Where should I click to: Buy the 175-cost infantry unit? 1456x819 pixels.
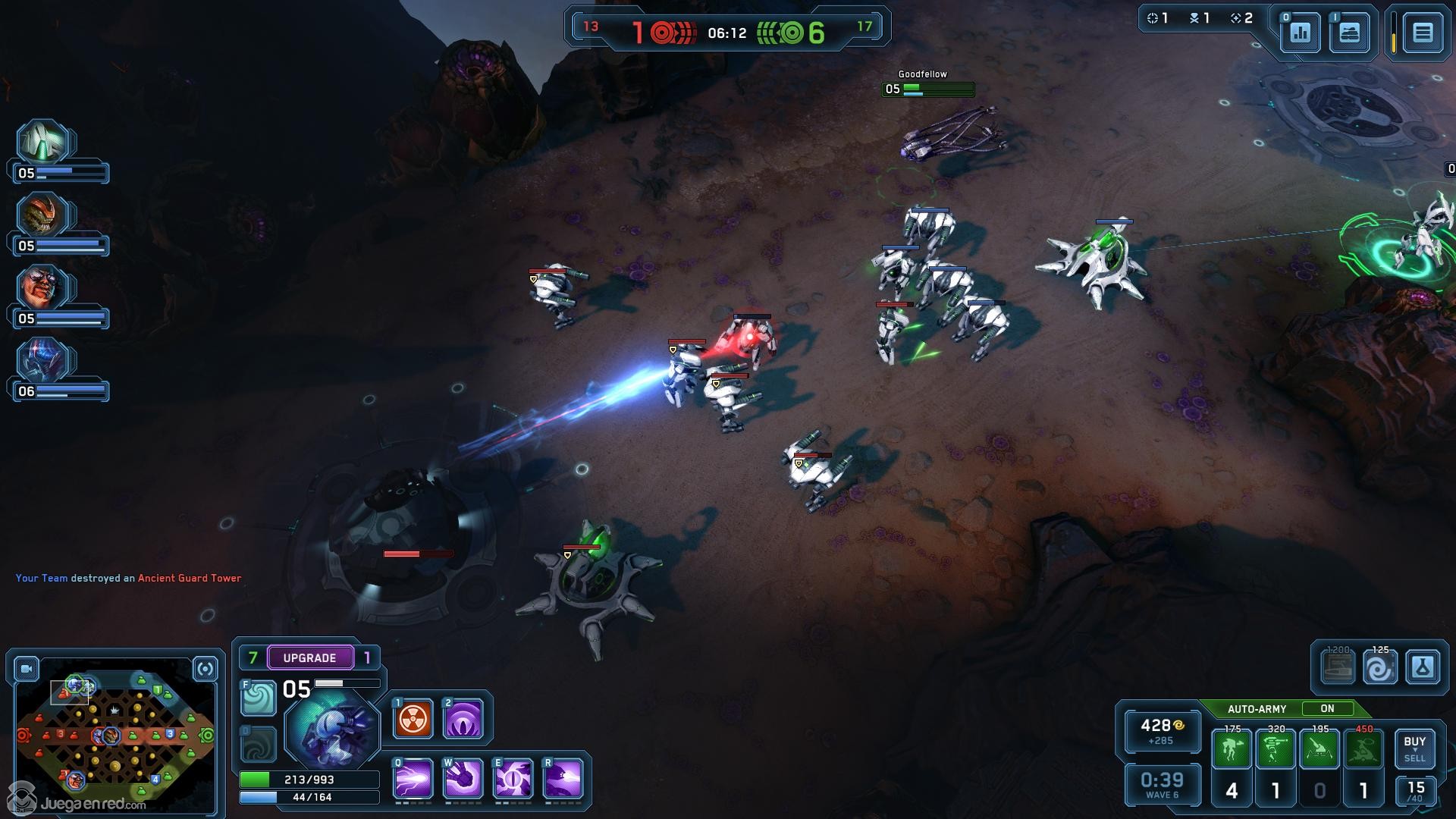tap(1232, 748)
